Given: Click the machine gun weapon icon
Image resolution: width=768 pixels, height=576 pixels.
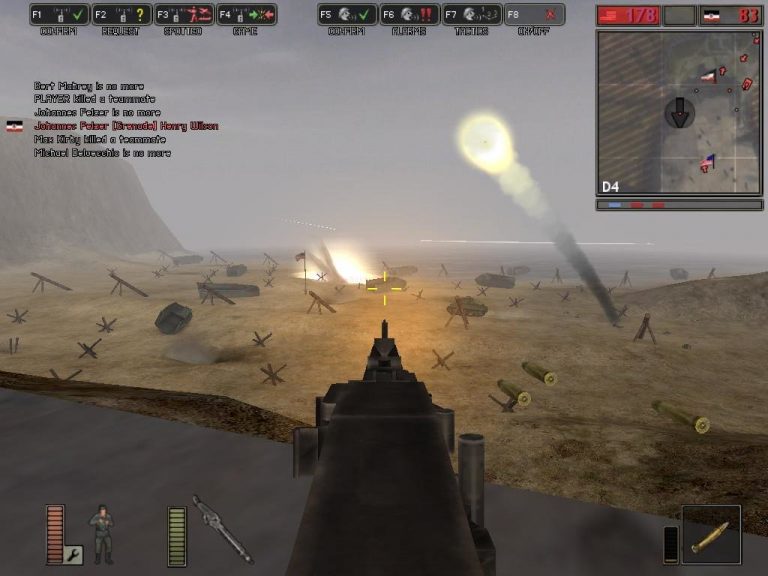Looking at the screenshot, I should [222, 528].
